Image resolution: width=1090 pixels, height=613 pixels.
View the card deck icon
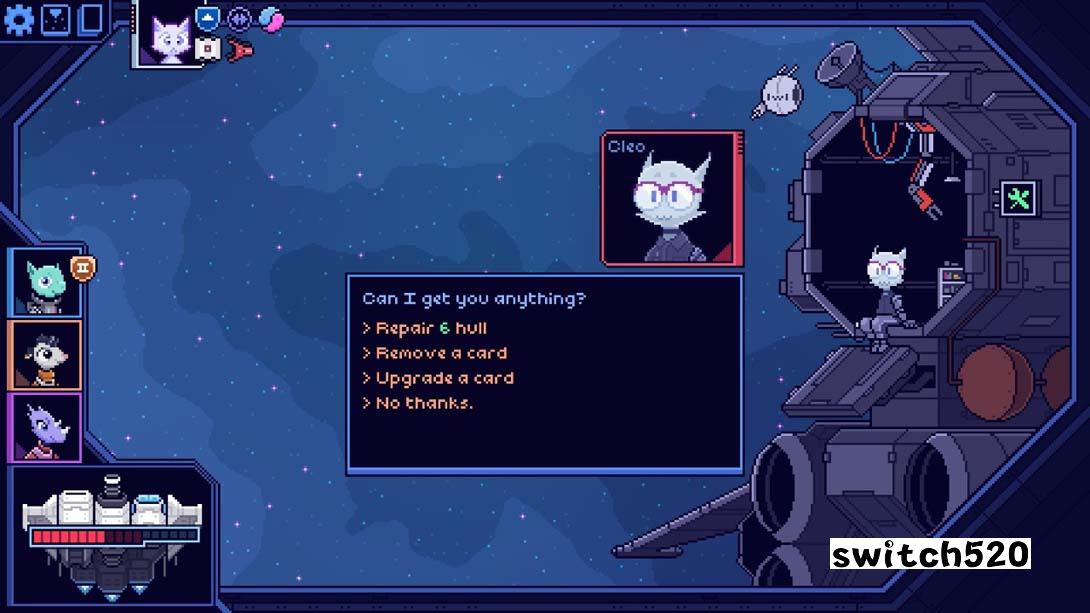coord(91,19)
